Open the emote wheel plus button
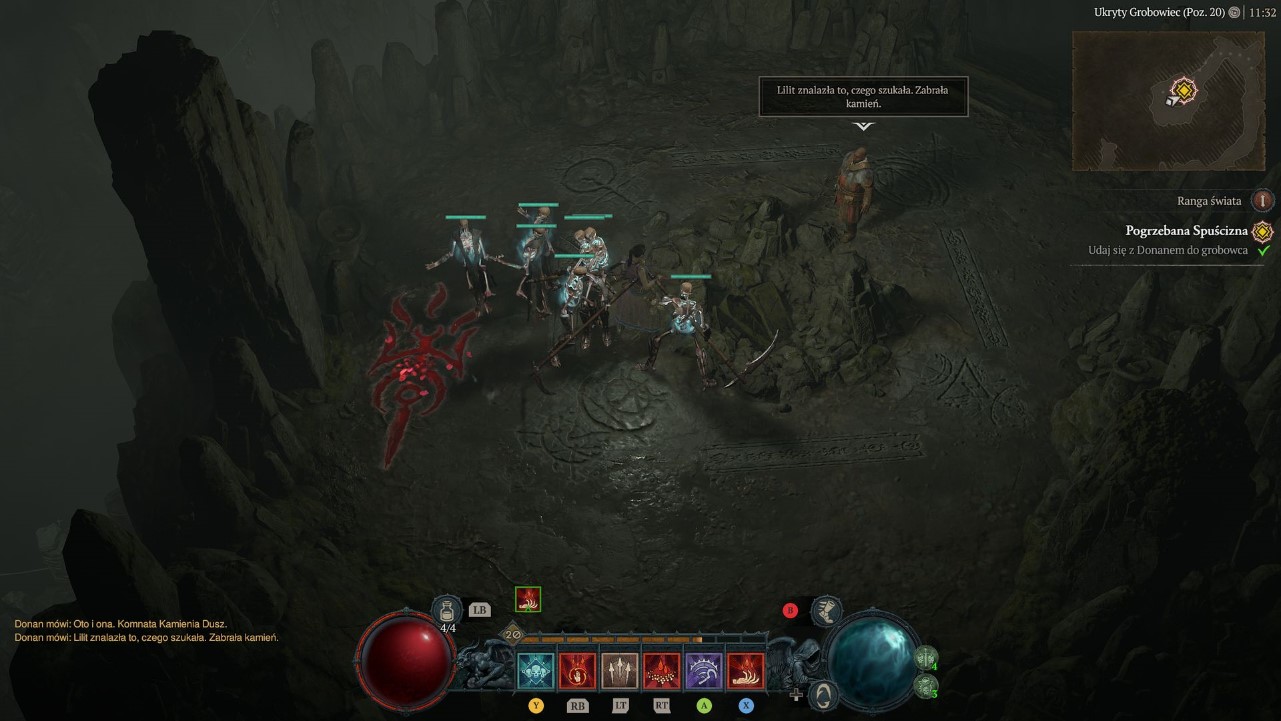Viewport: 1281px width, 721px height. [796, 695]
